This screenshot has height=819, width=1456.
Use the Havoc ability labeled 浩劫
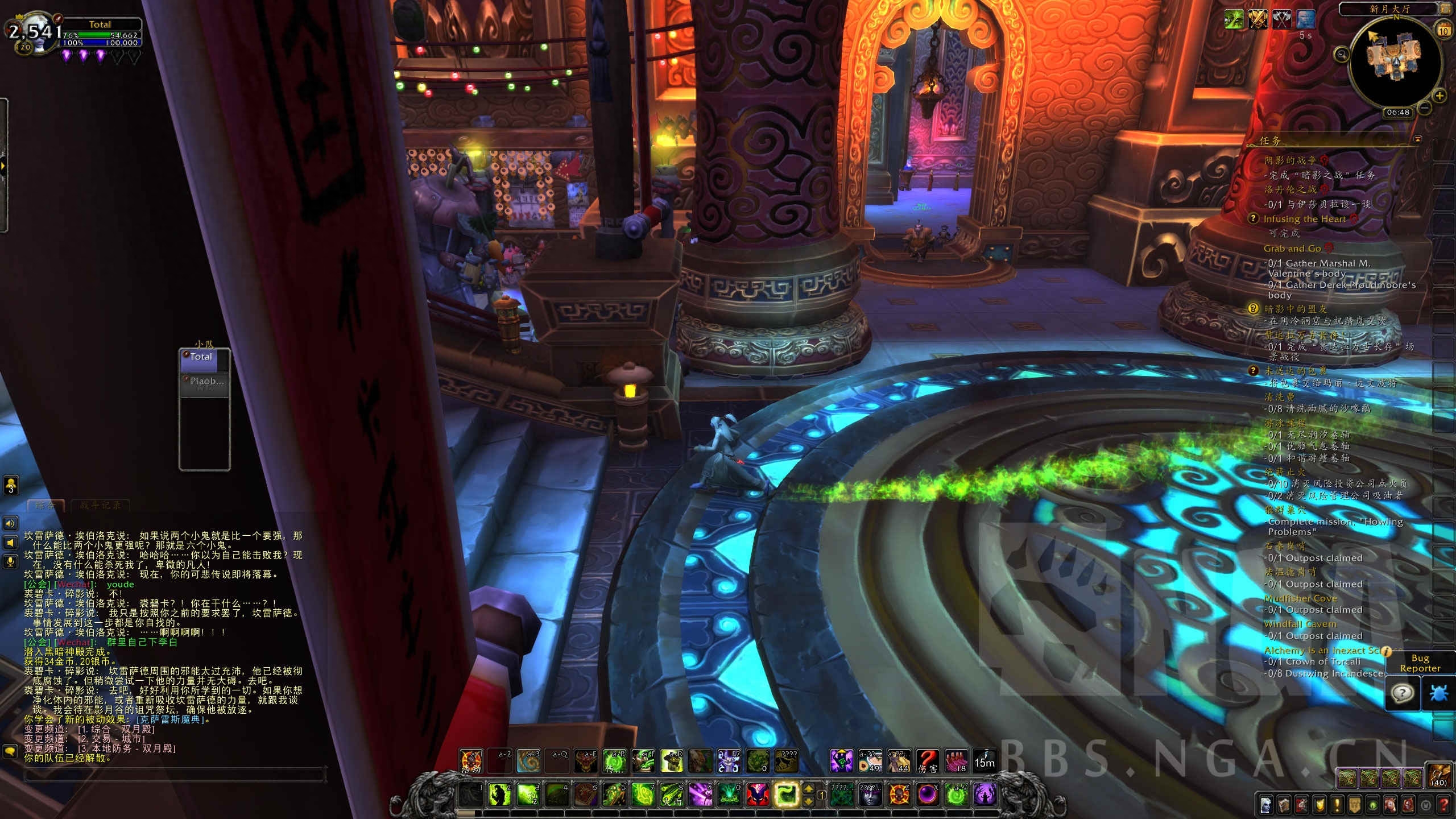click(x=471, y=761)
